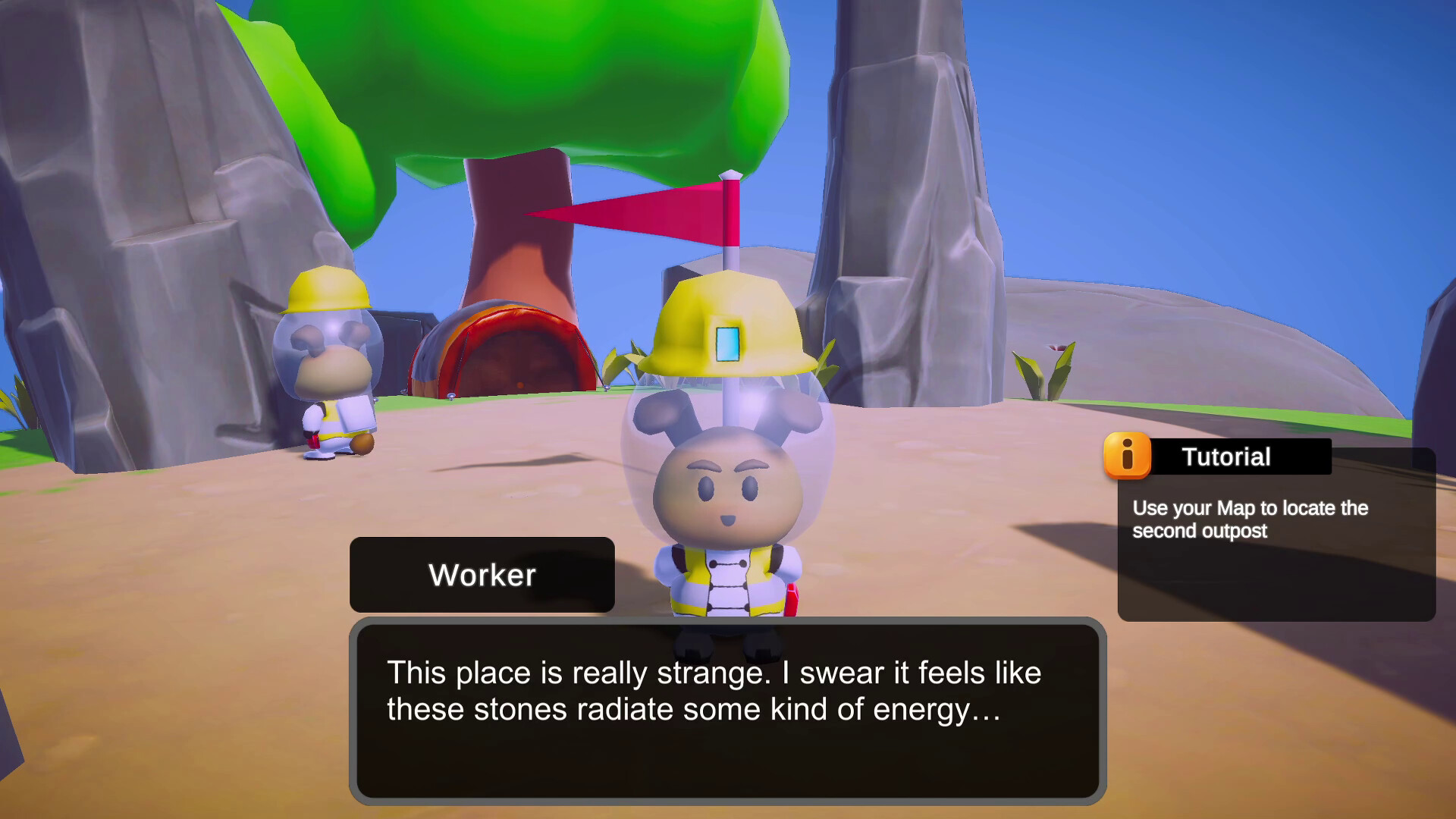Toggle the Worker nameplate display
Screen dimensions: 1456x819
click(482, 575)
